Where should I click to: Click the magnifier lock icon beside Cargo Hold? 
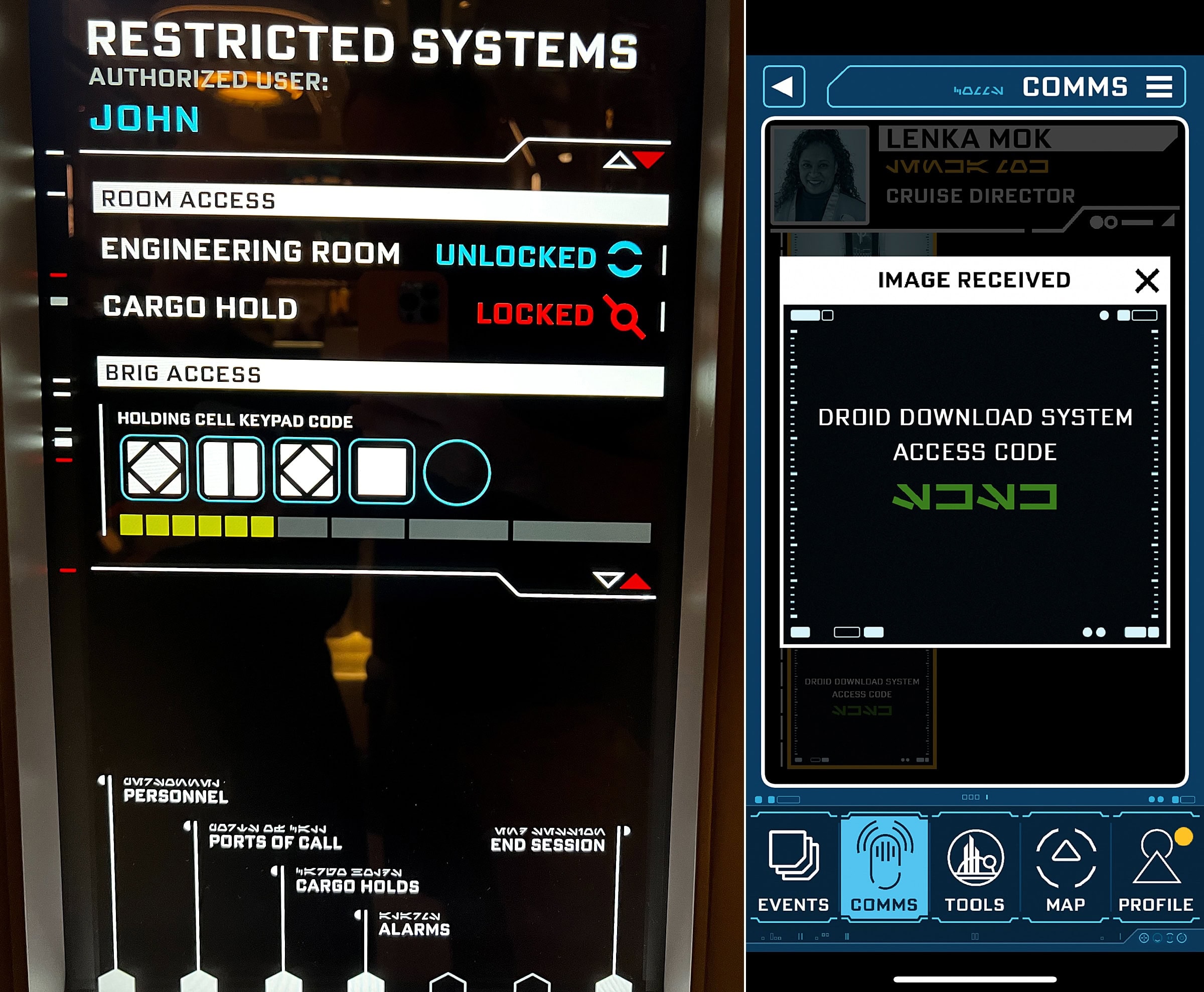coord(626,318)
